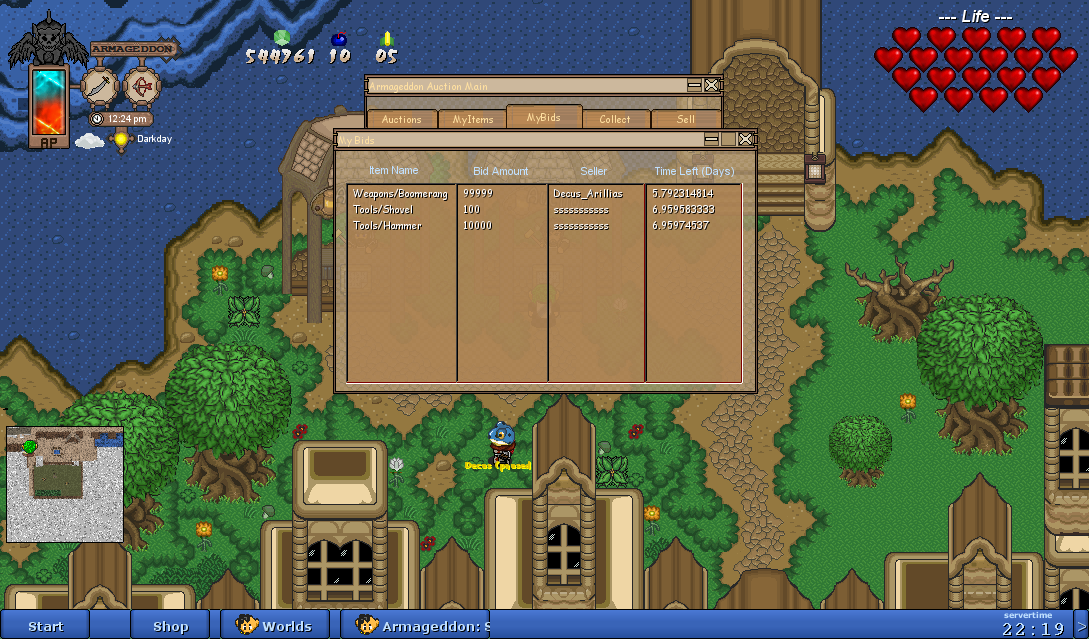Image resolution: width=1089 pixels, height=639 pixels.
Task: Minimize the Armageddon Auction Main window
Action: coord(694,86)
